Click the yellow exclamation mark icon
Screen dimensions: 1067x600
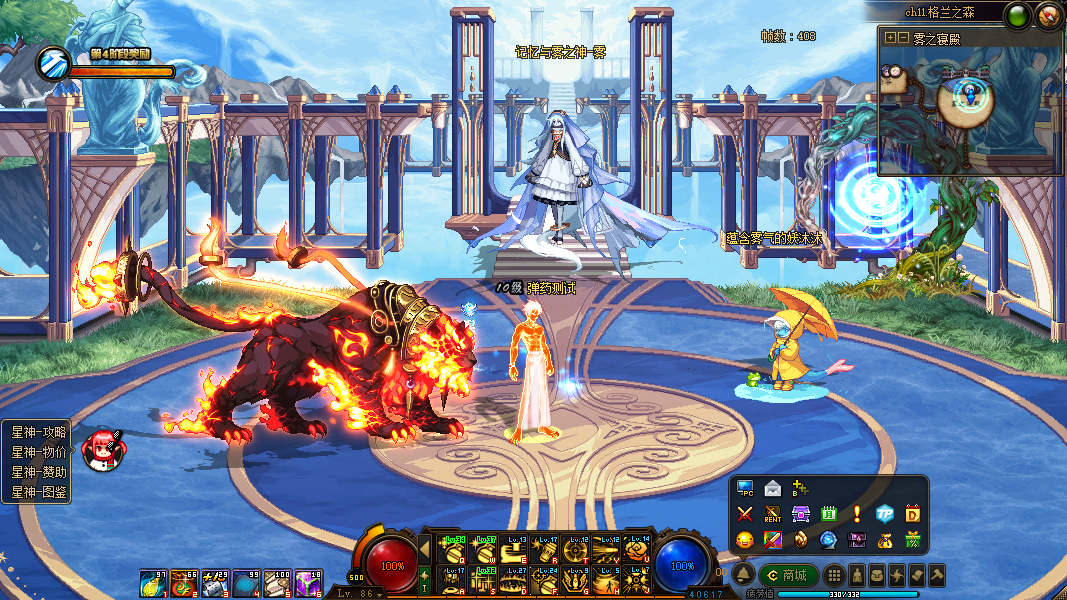[856, 514]
